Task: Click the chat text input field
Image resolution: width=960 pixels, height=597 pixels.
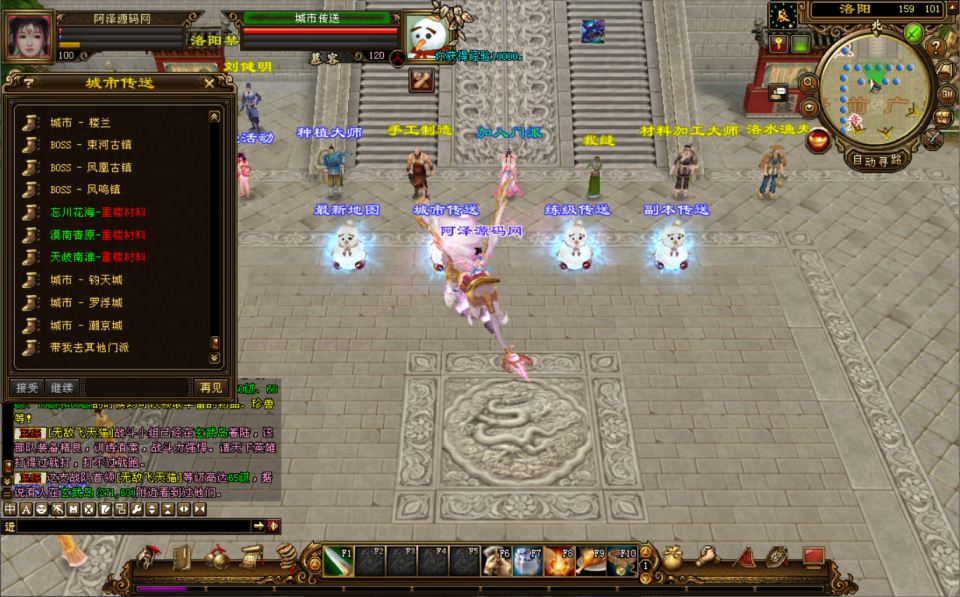Action: pyautogui.click(x=125, y=525)
